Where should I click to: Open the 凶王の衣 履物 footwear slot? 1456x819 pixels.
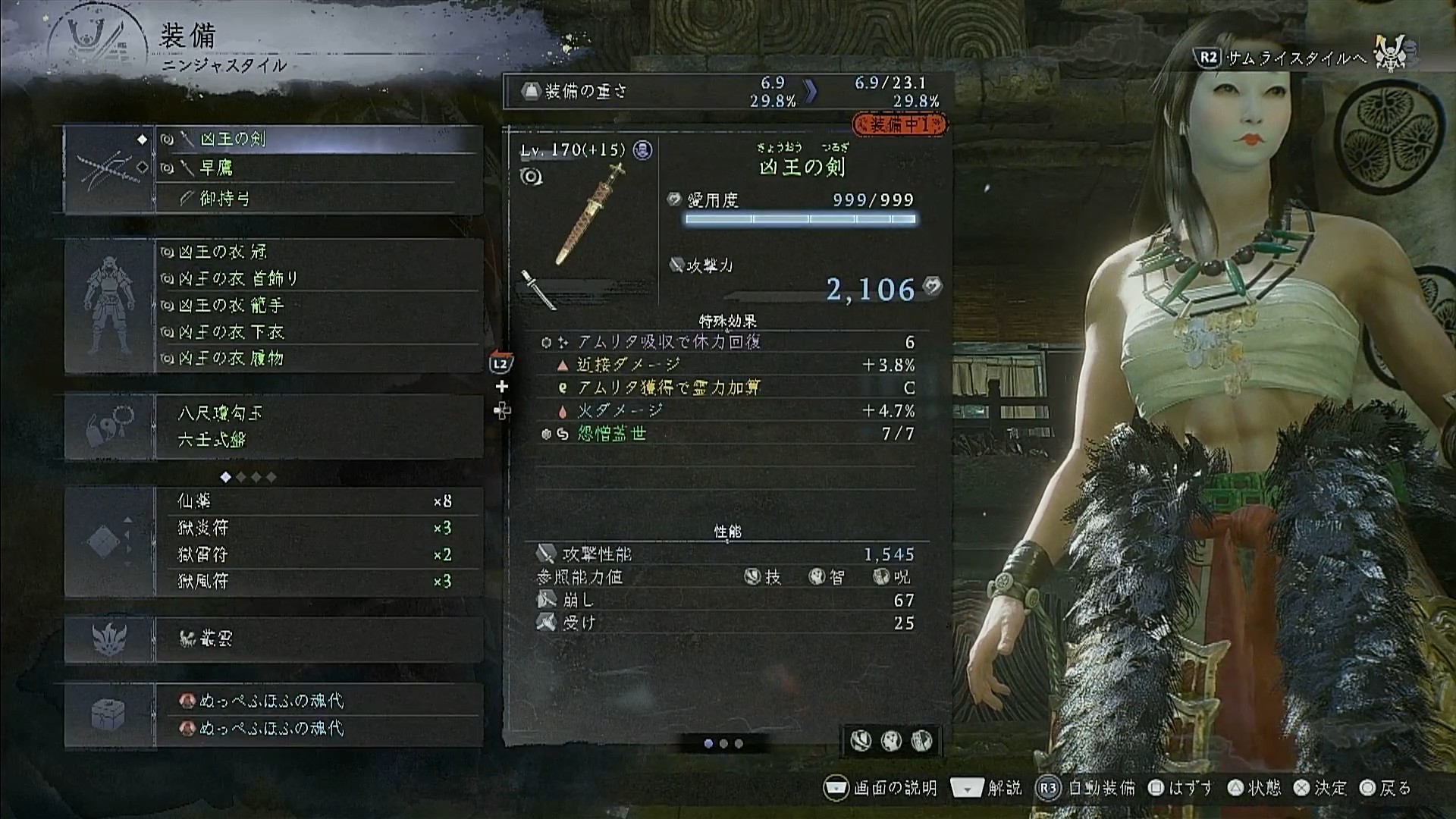tap(318, 358)
